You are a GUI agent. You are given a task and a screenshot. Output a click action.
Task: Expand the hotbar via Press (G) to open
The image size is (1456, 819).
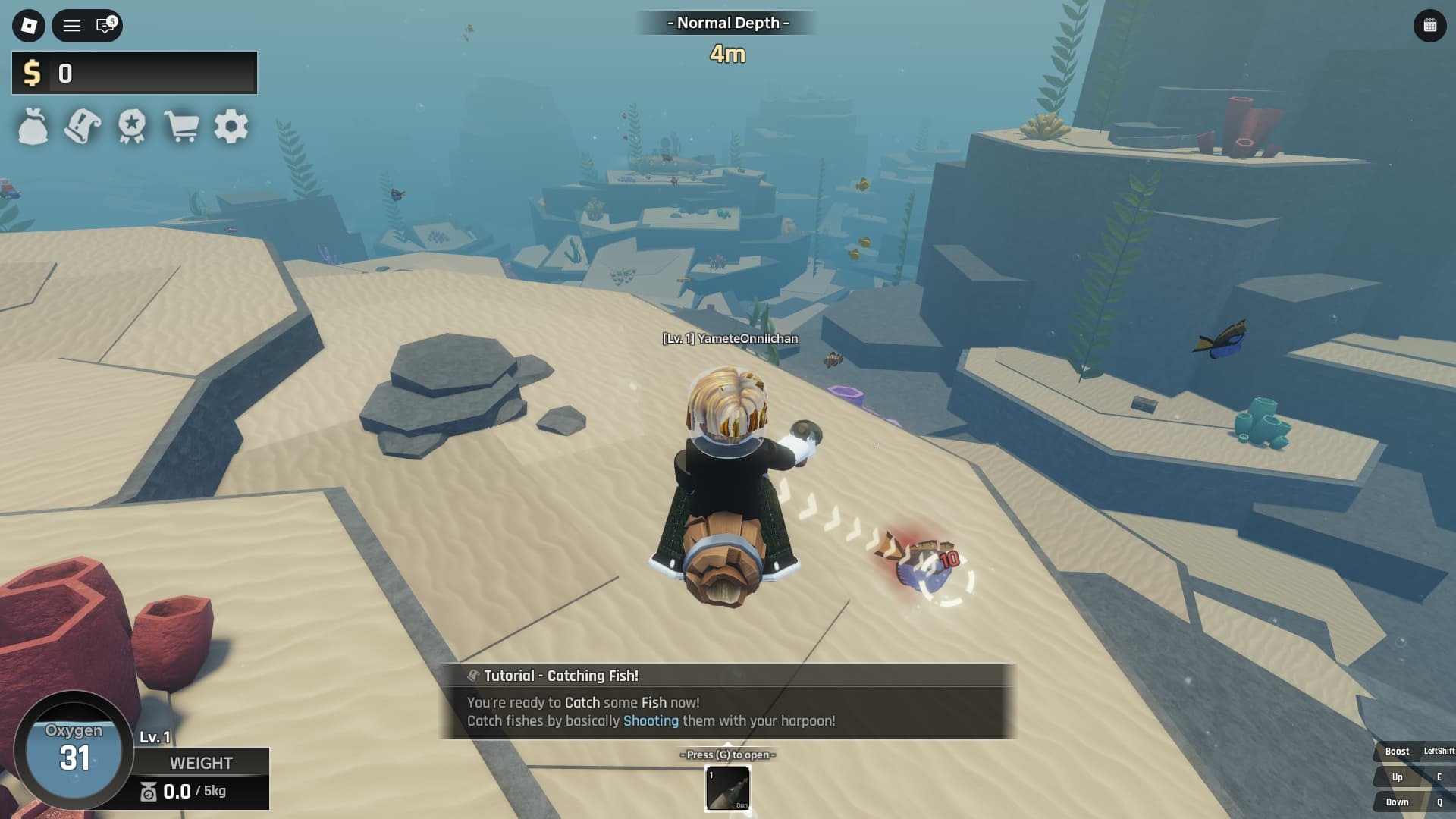(x=728, y=755)
